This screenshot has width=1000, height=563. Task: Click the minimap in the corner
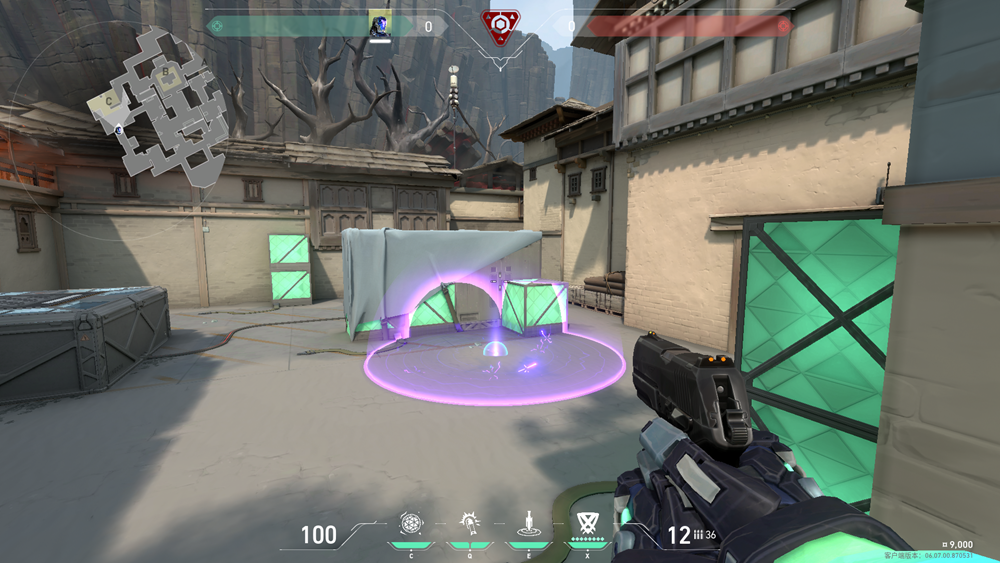click(x=160, y=108)
